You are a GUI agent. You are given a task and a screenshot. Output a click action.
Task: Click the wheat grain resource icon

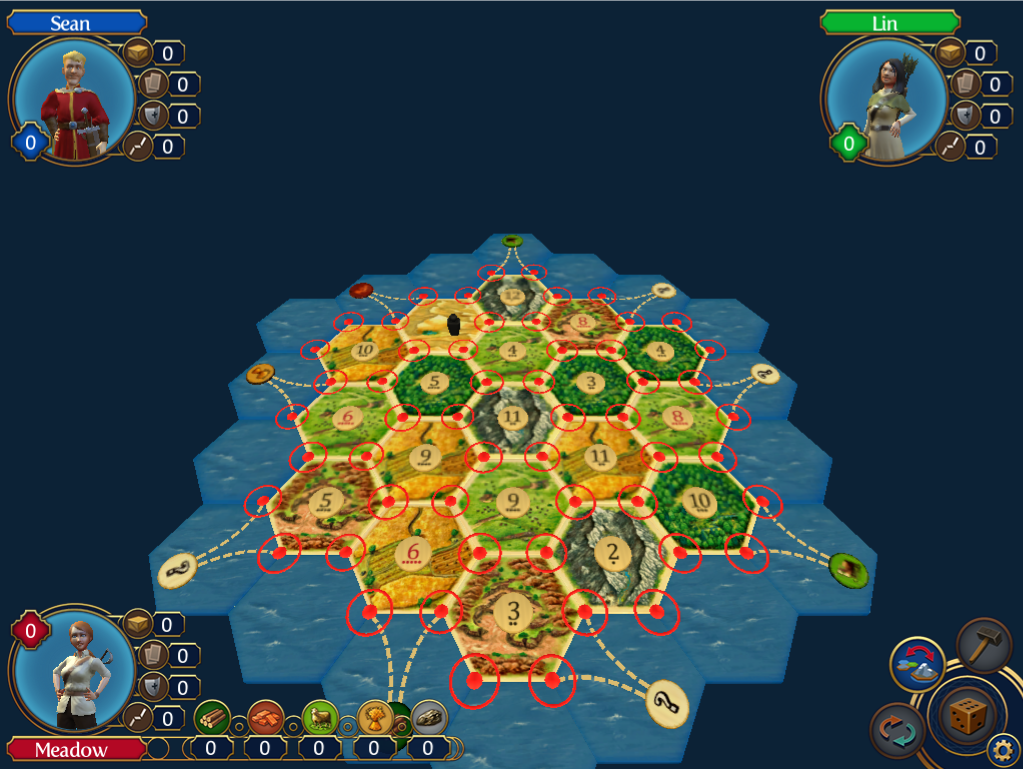click(x=374, y=717)
